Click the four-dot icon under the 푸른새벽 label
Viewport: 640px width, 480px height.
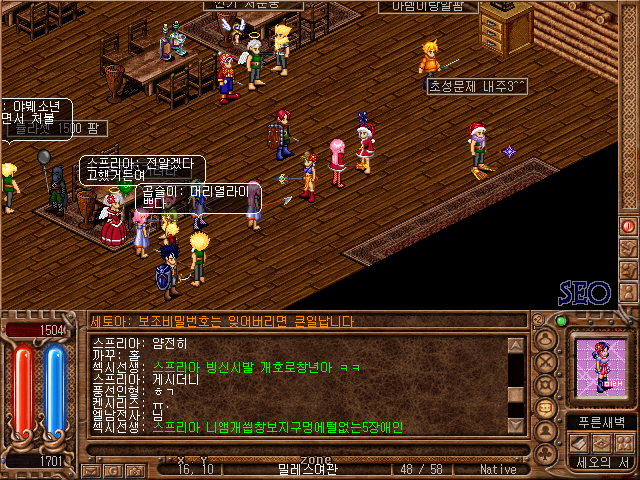622,443
